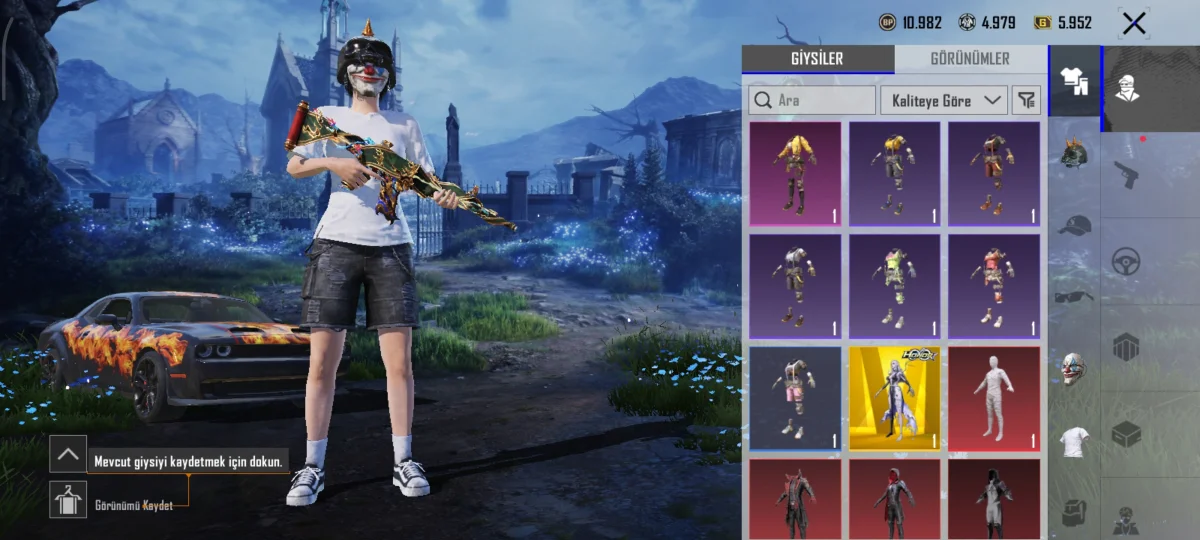
Task: Pick the pink shorts outfit set
Action: click(795, 398)
